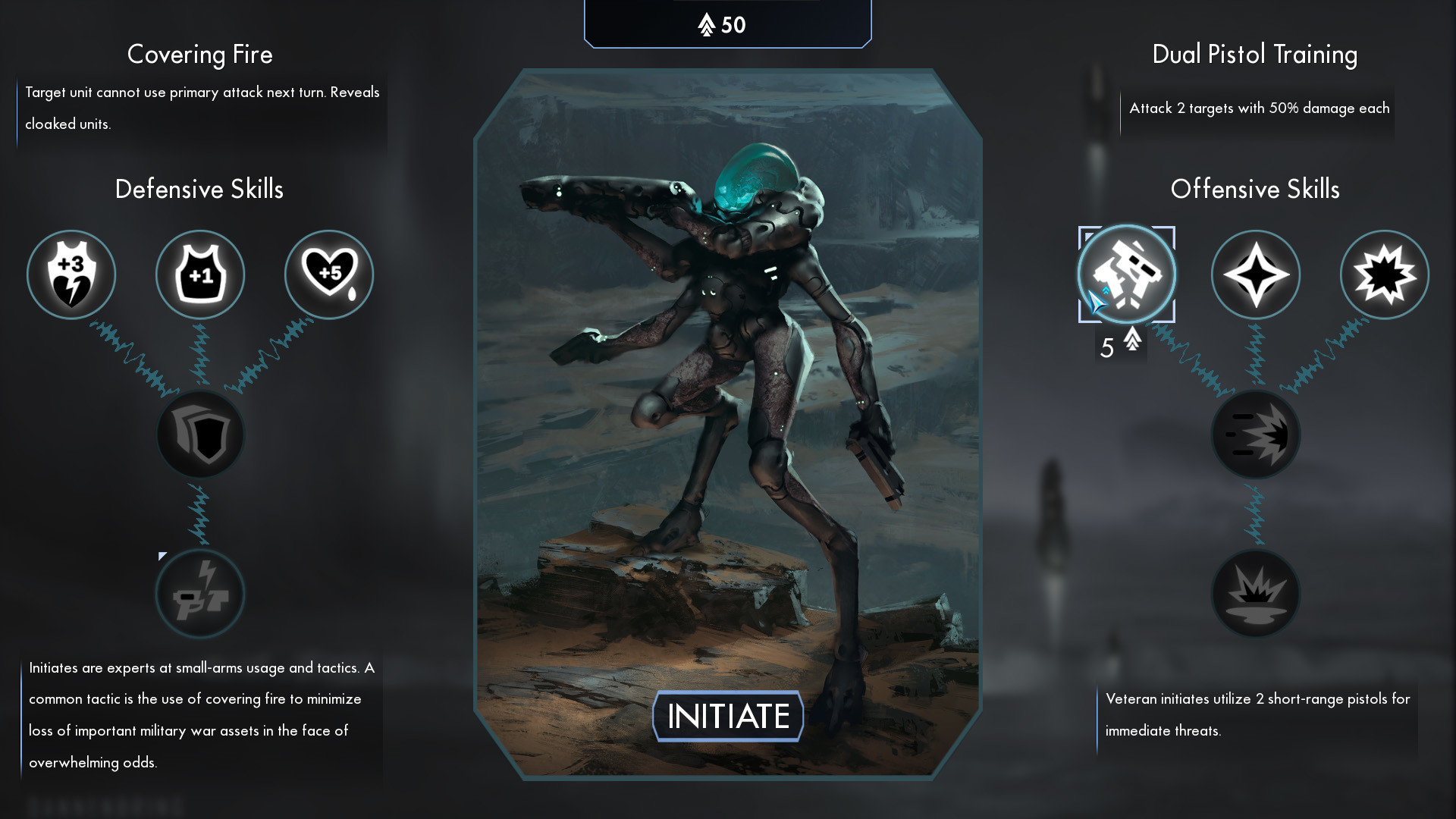
Task: Select the layered shield defensive skill
Action: (200, 435)
